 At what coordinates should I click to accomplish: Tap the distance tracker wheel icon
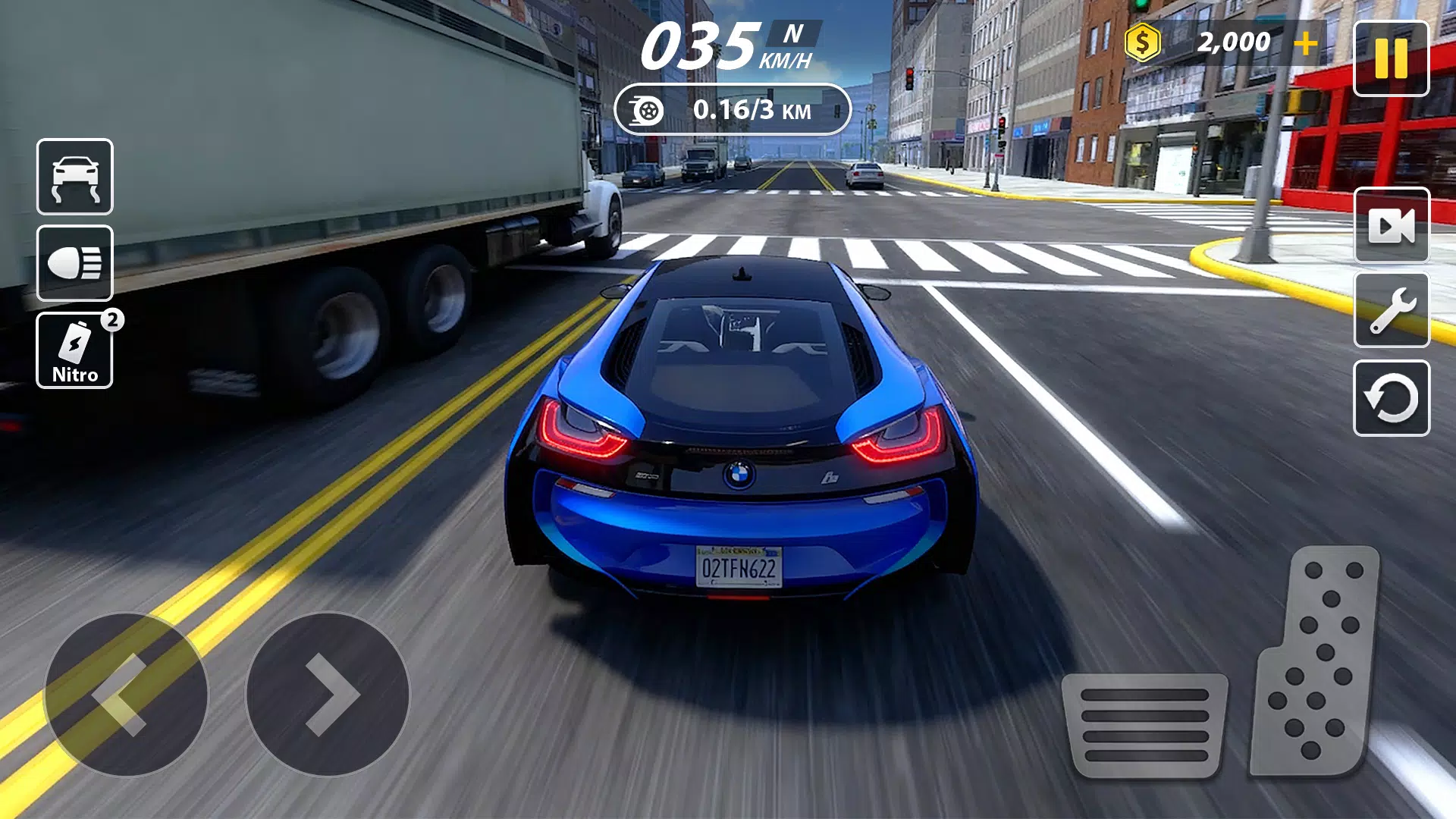[x=645, y=109]
